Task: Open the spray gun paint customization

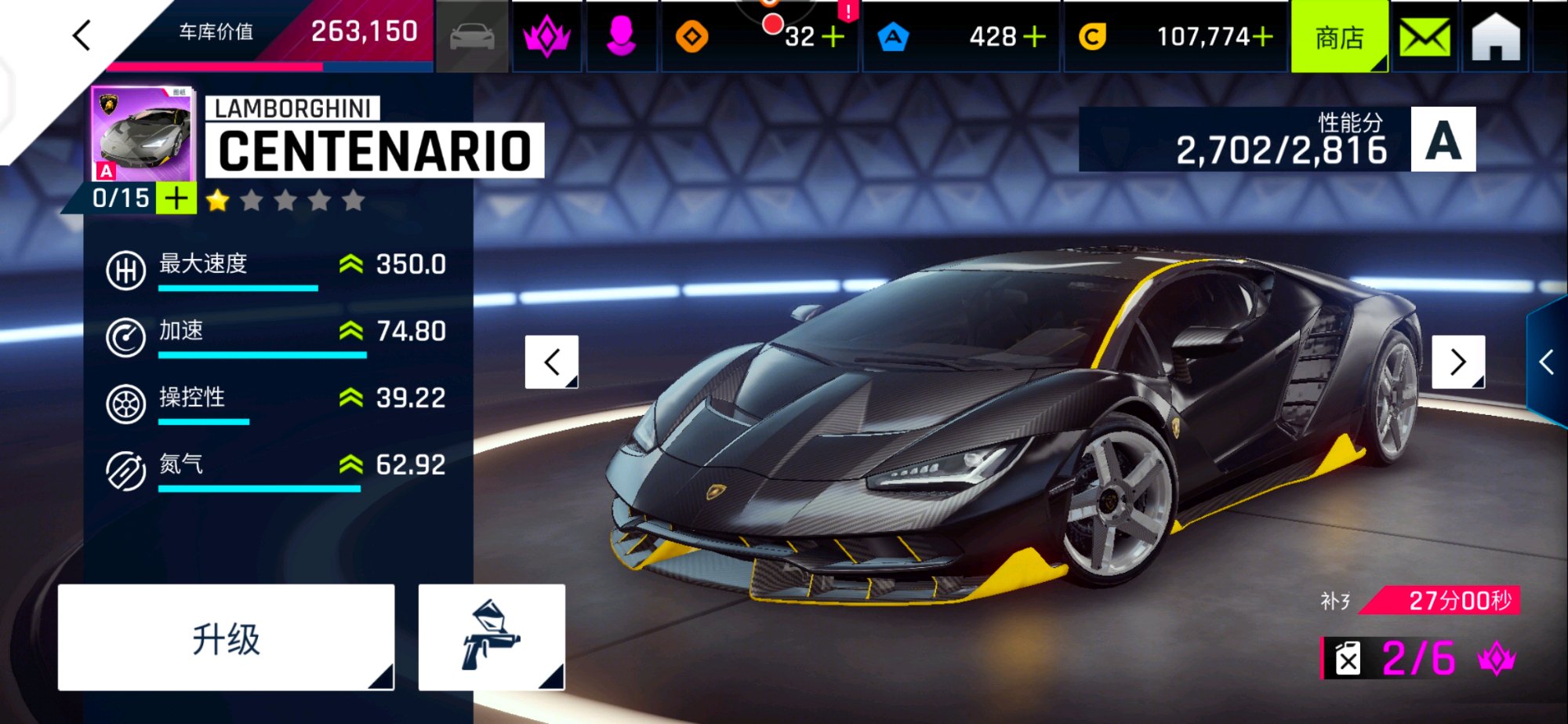Action: tap(492, 638)
